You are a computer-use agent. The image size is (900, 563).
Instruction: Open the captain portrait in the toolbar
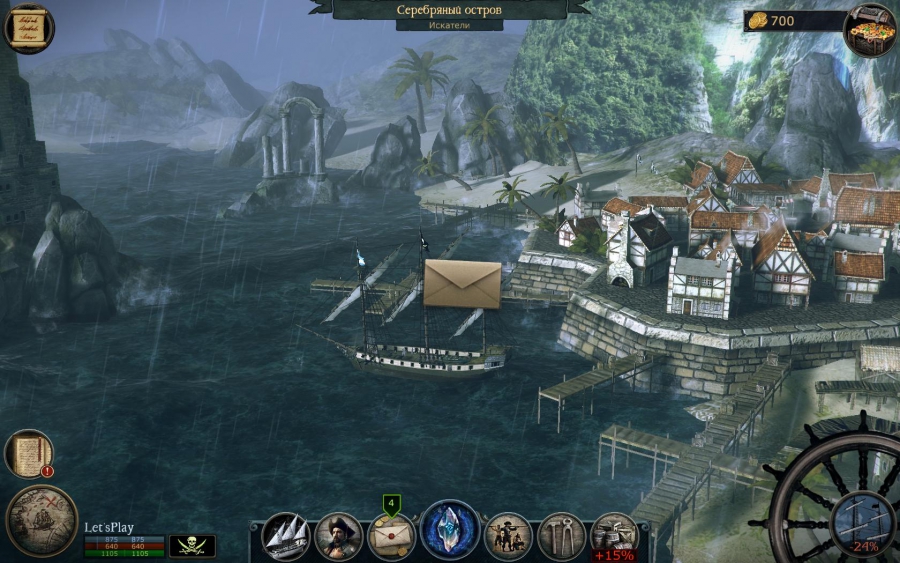338,537
